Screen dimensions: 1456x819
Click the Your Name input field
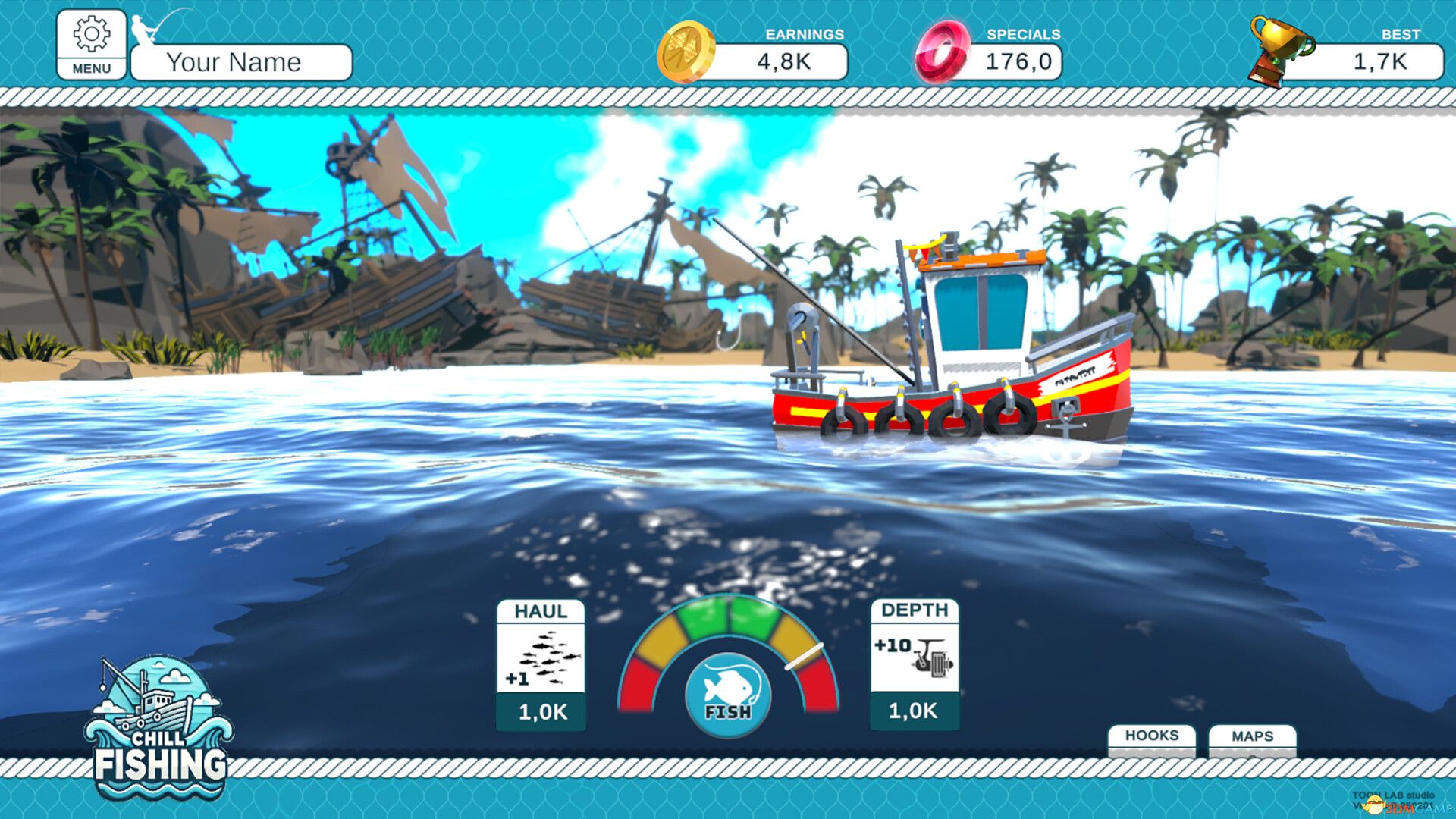[239, 62]
